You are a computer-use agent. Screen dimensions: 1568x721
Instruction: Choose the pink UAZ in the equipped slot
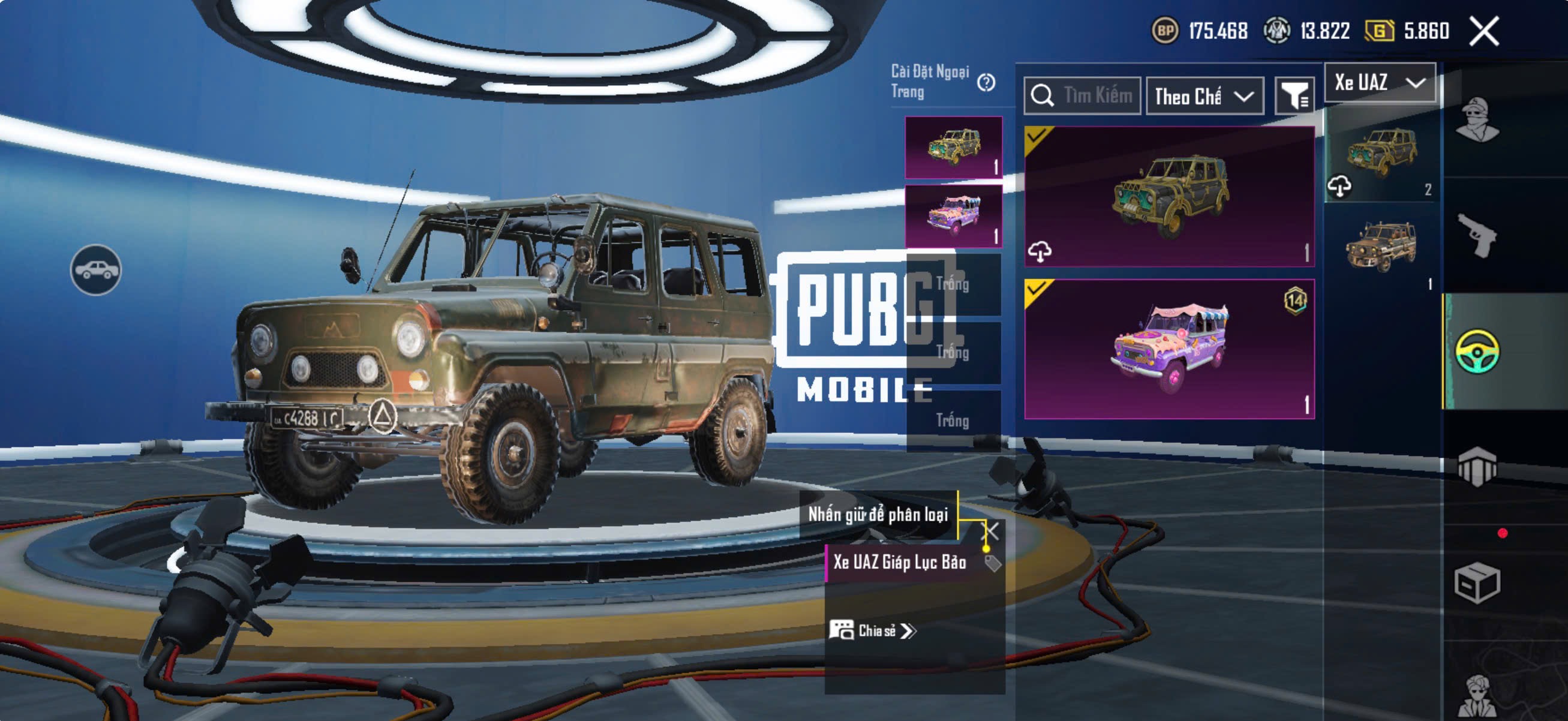[953, 216]
